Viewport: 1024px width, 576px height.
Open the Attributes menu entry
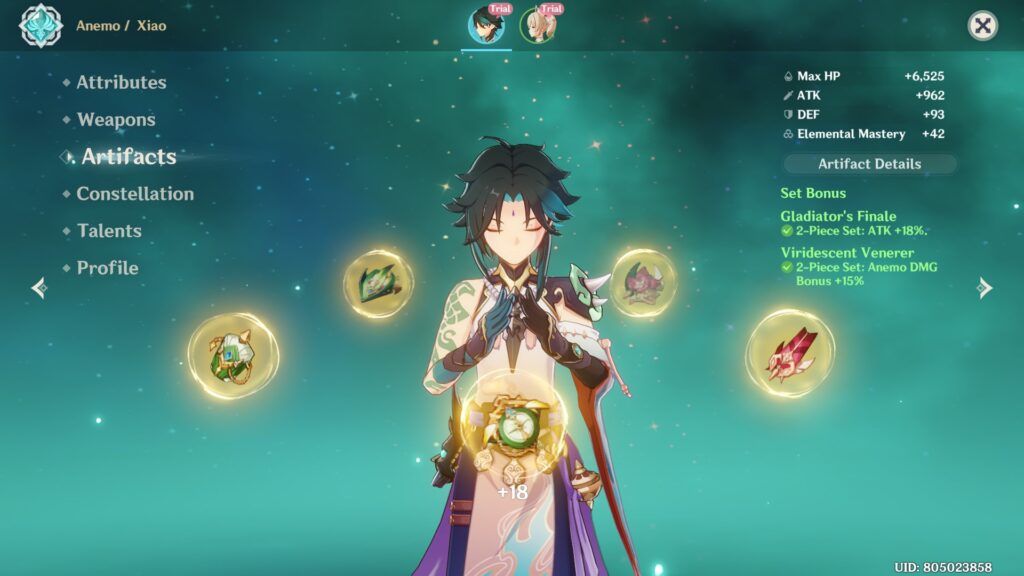121,82
